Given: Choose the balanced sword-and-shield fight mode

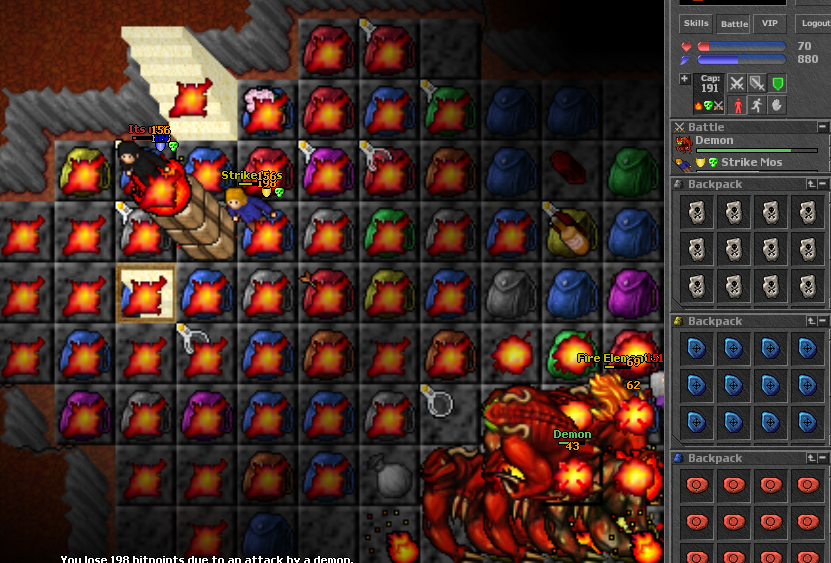Looking at the screenshot, I should tap(757, 84).
